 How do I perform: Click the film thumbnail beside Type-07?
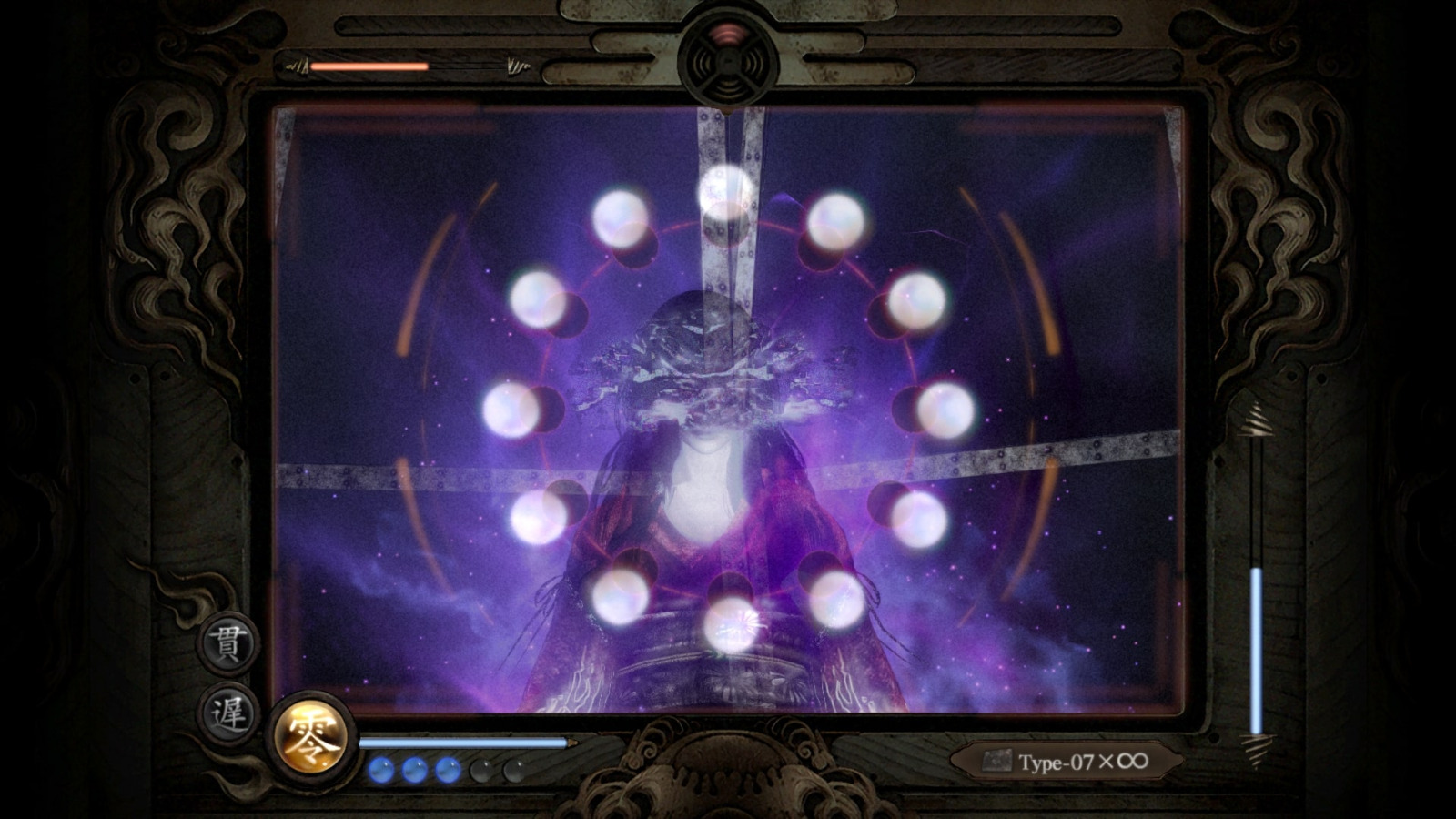point(999,761)
